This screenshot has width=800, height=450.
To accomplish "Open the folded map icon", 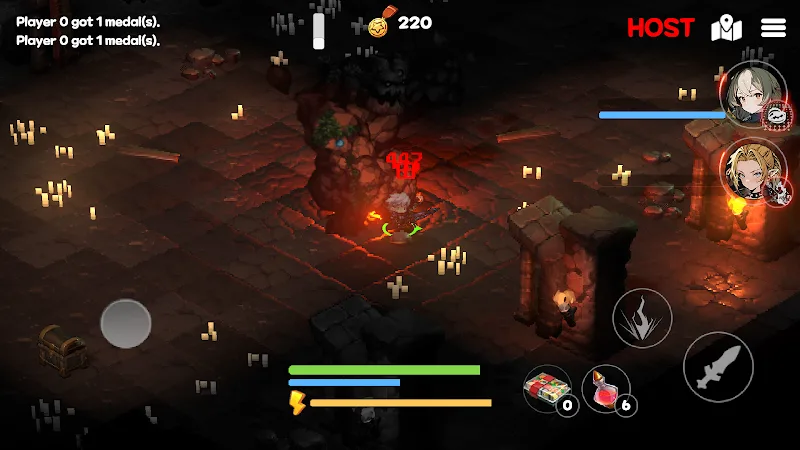I will coord(726,28).
